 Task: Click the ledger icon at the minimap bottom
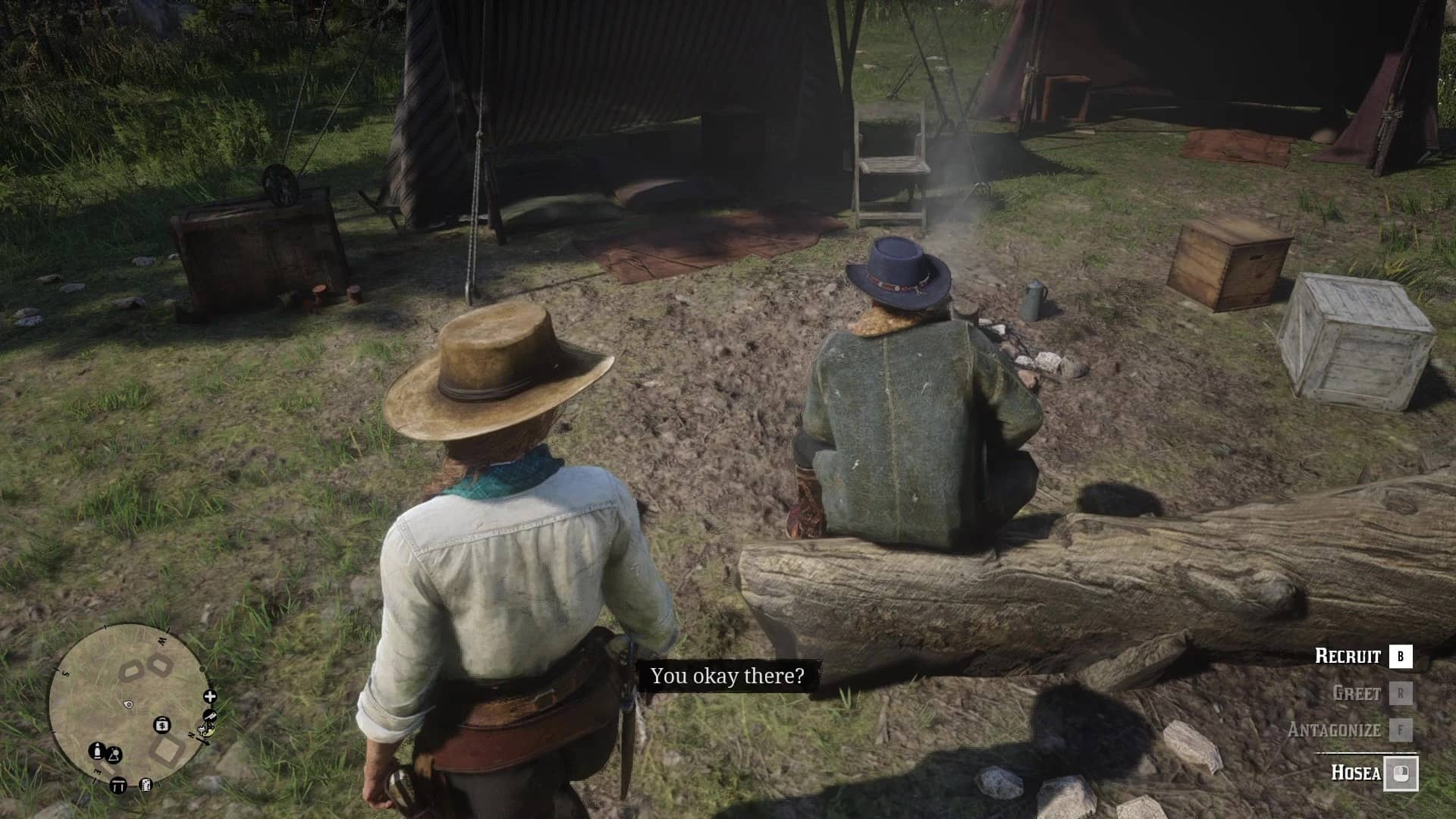[x=146, y=785]
